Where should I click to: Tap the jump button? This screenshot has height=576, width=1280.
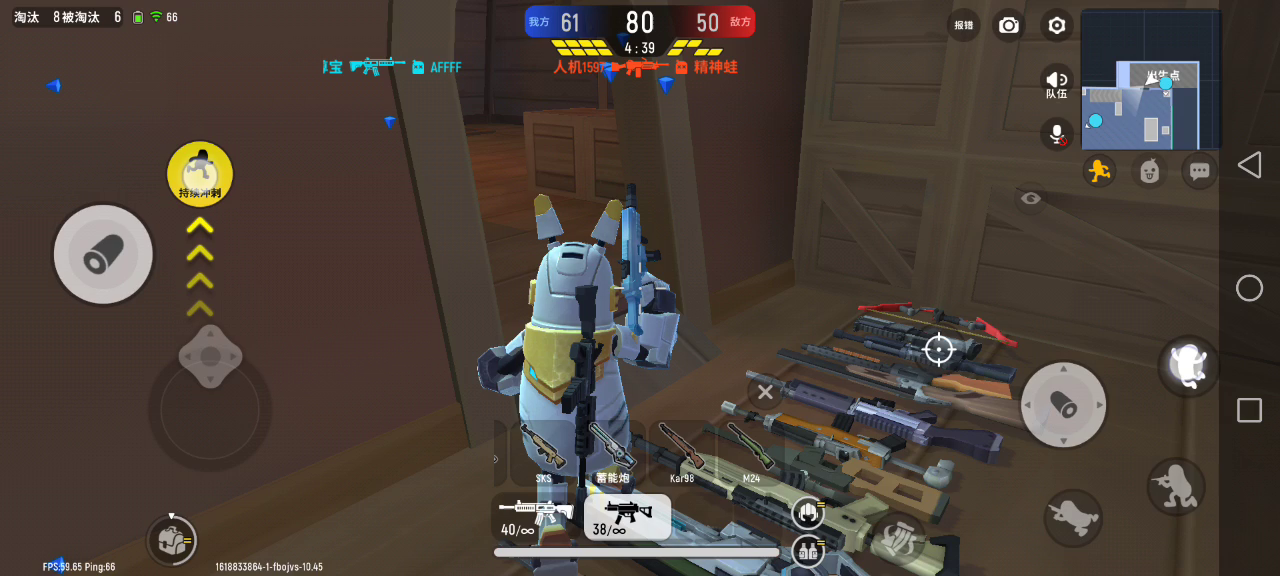pyautogui.click(x=1188, y=364)
